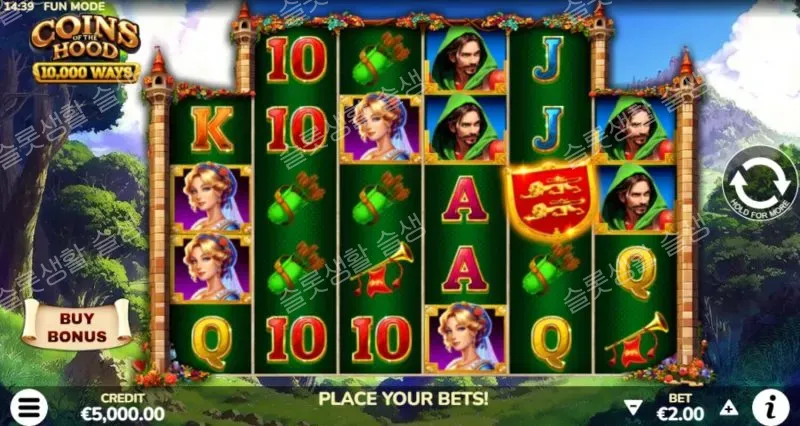Decrease the bet amount
The width and height of the screenshot is (800, 426).
tap(632, 408)
